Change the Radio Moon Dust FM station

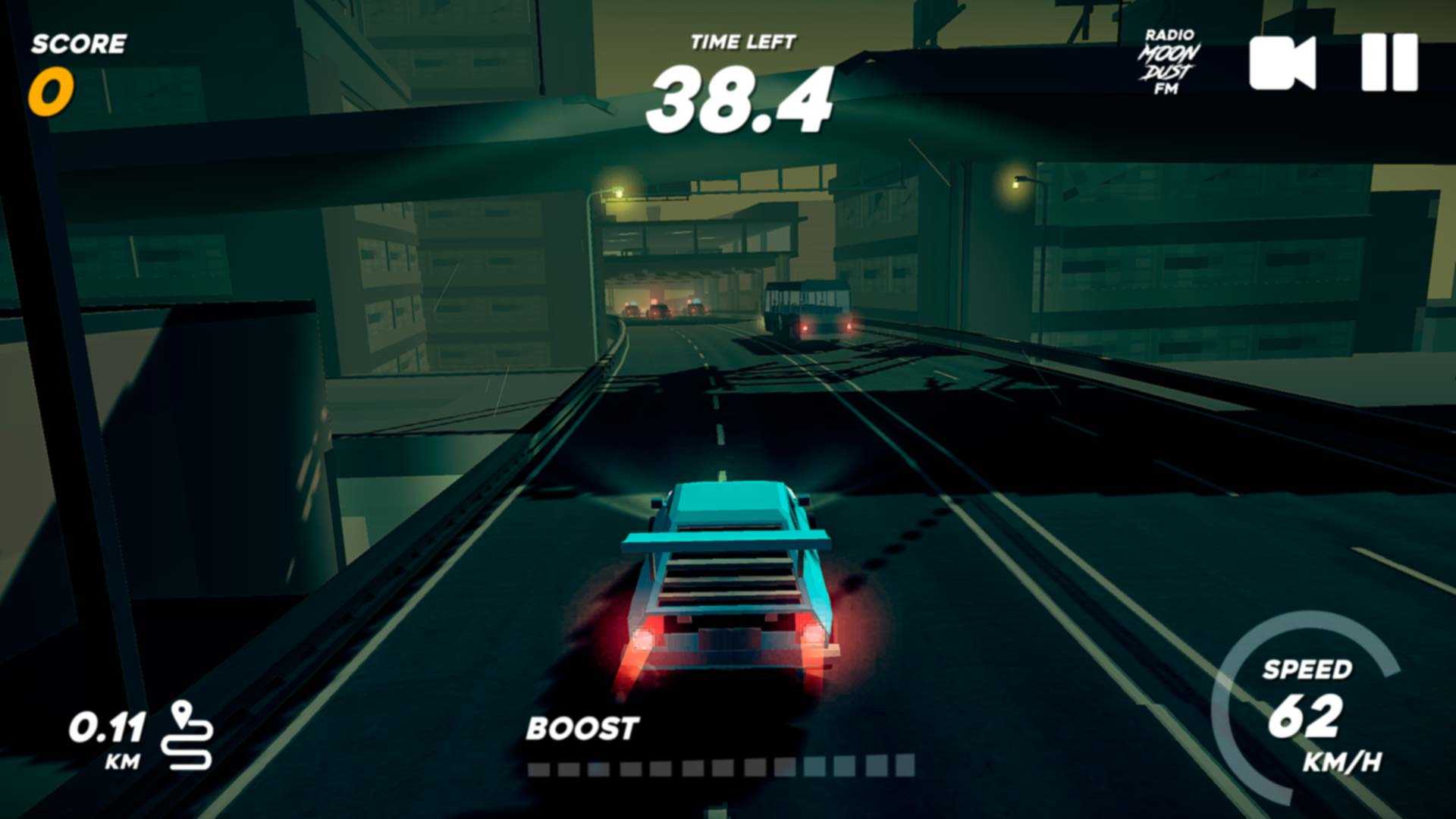(x=1169, y=63)
